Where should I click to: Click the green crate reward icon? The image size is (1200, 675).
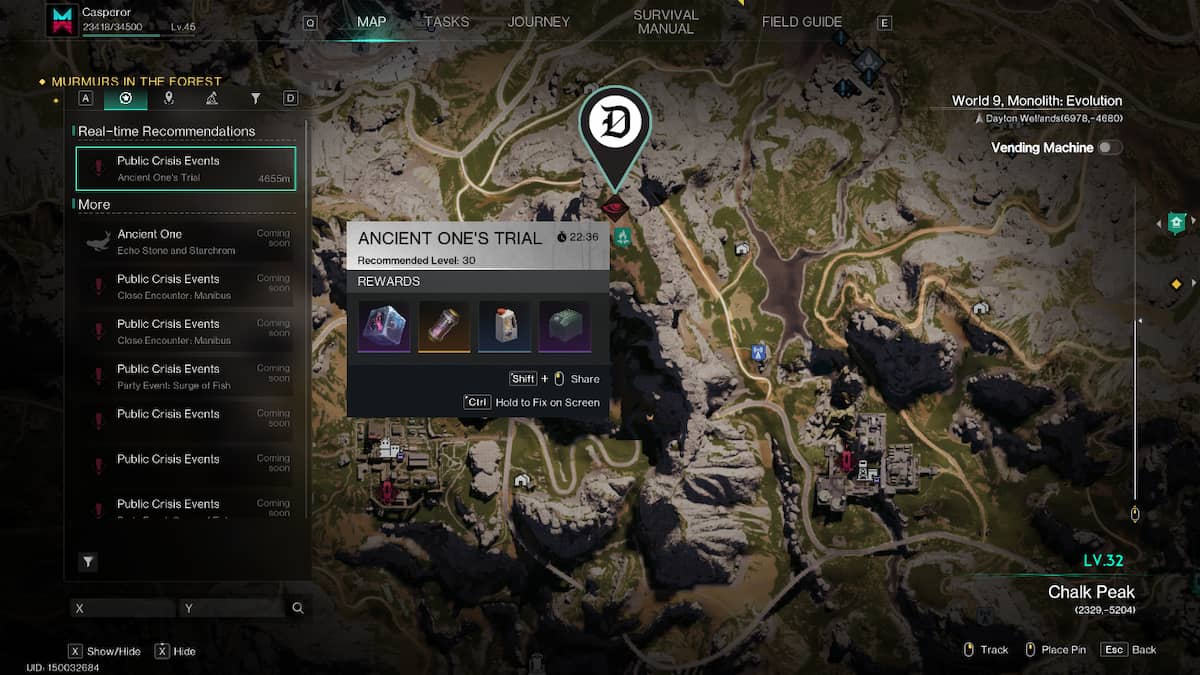pos(564,326)
